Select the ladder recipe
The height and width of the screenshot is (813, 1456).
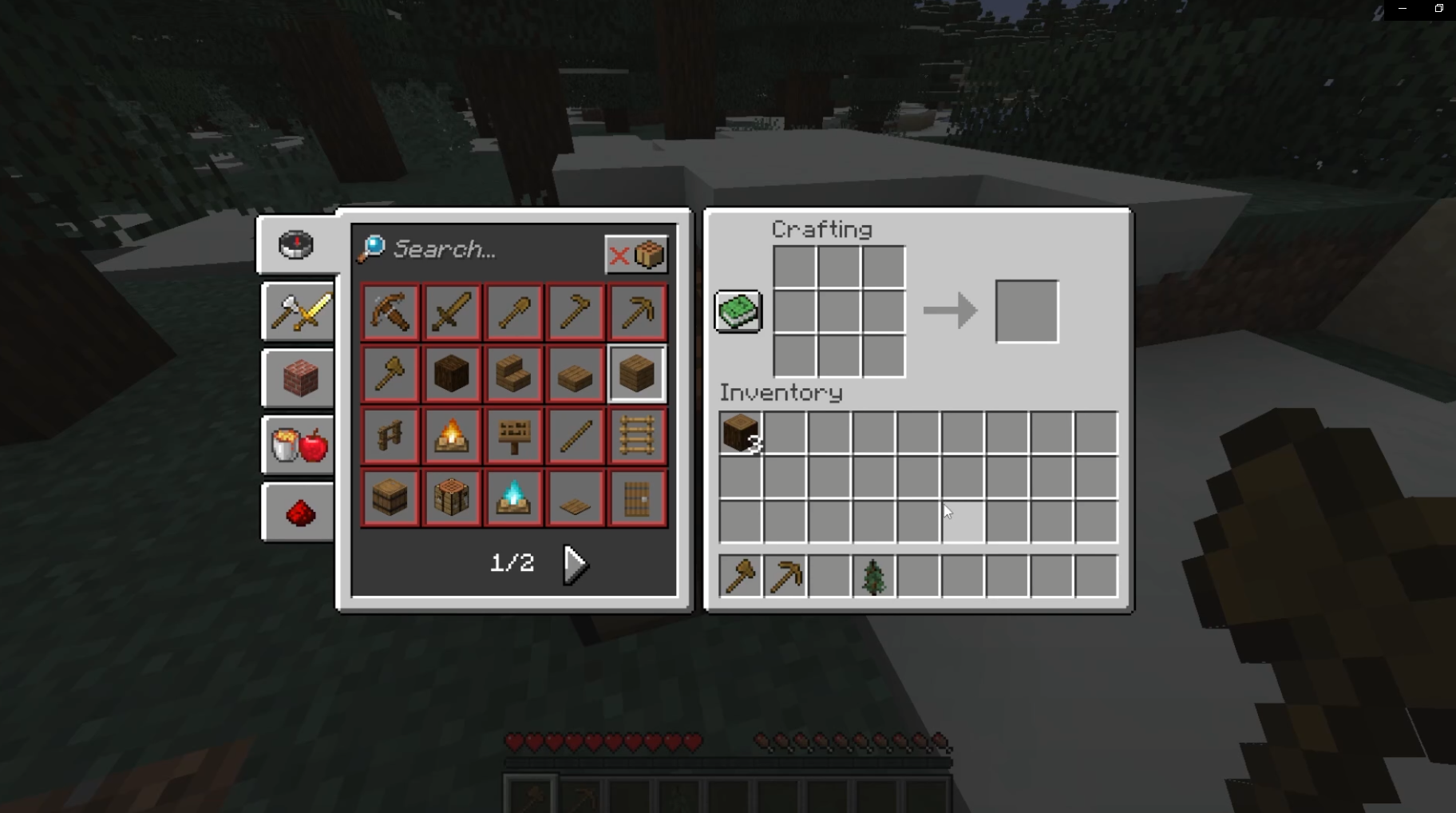pyautogui.click(x=637, y=435)
